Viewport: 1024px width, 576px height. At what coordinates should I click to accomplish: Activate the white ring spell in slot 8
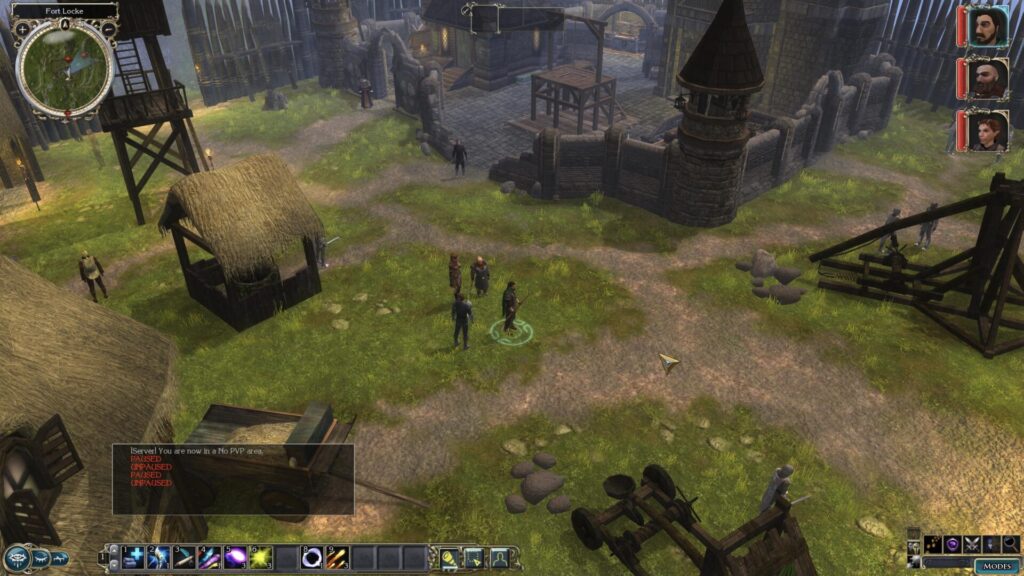coord(312,557)
